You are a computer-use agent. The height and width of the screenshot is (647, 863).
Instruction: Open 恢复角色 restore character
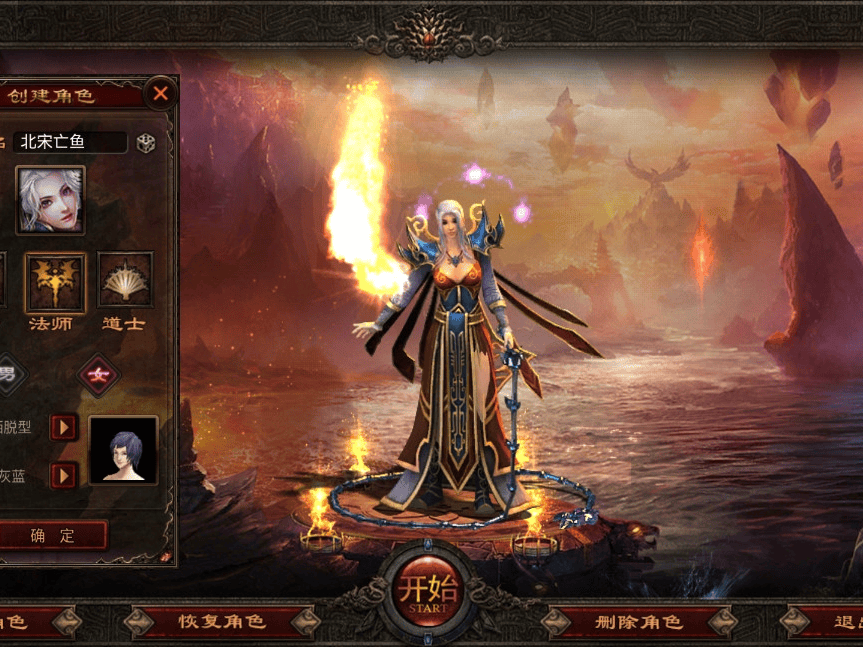[x=222, y=622]
